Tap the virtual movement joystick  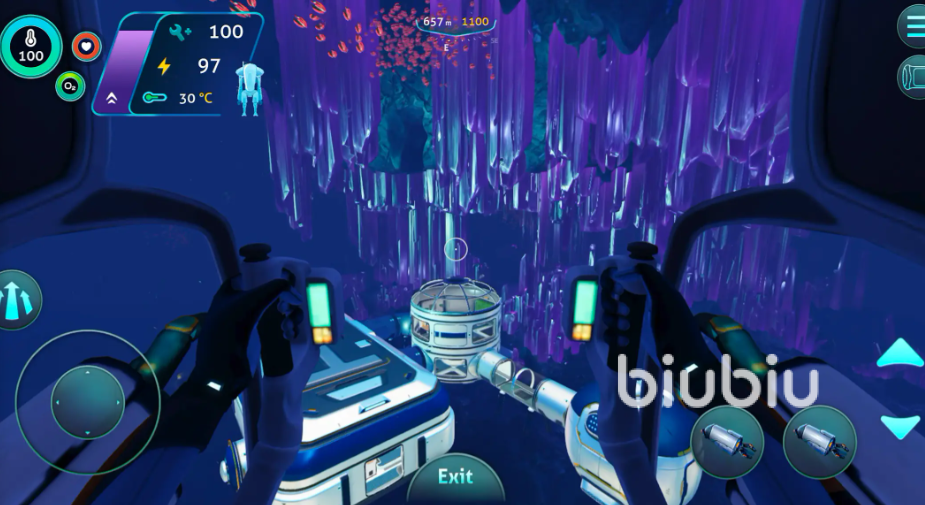pos(87,402)
